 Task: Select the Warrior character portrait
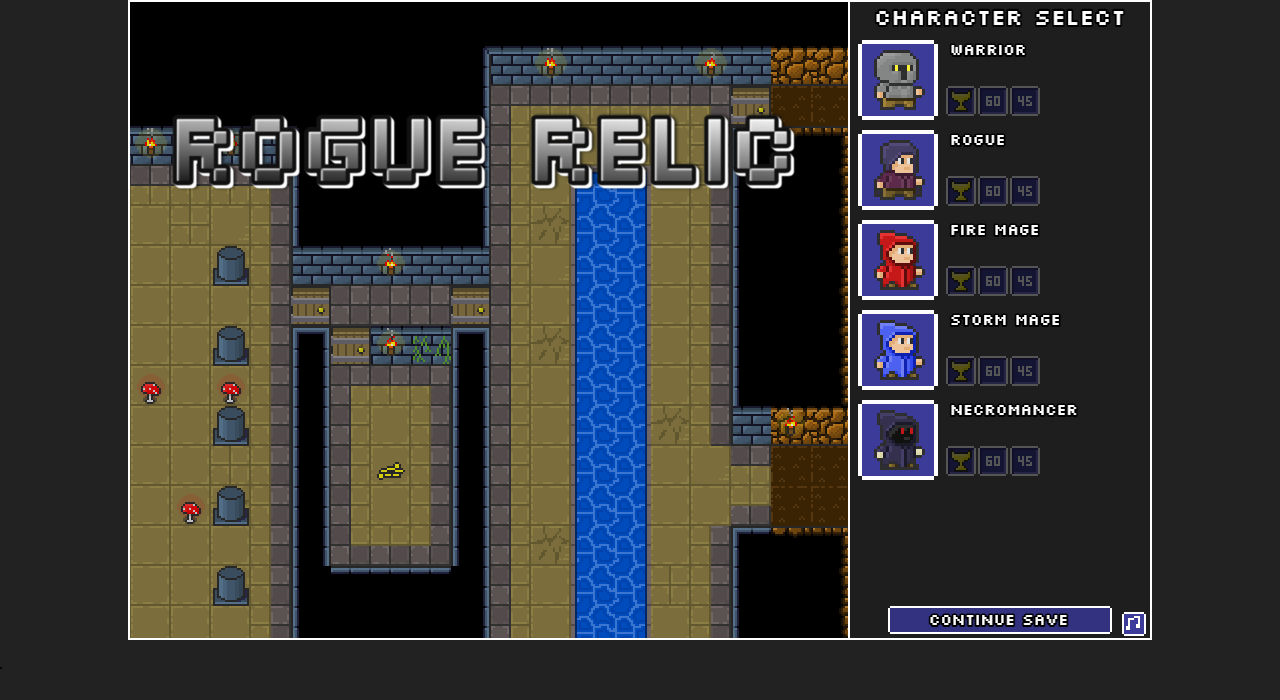pyautogui.click(x=898, y=80)
